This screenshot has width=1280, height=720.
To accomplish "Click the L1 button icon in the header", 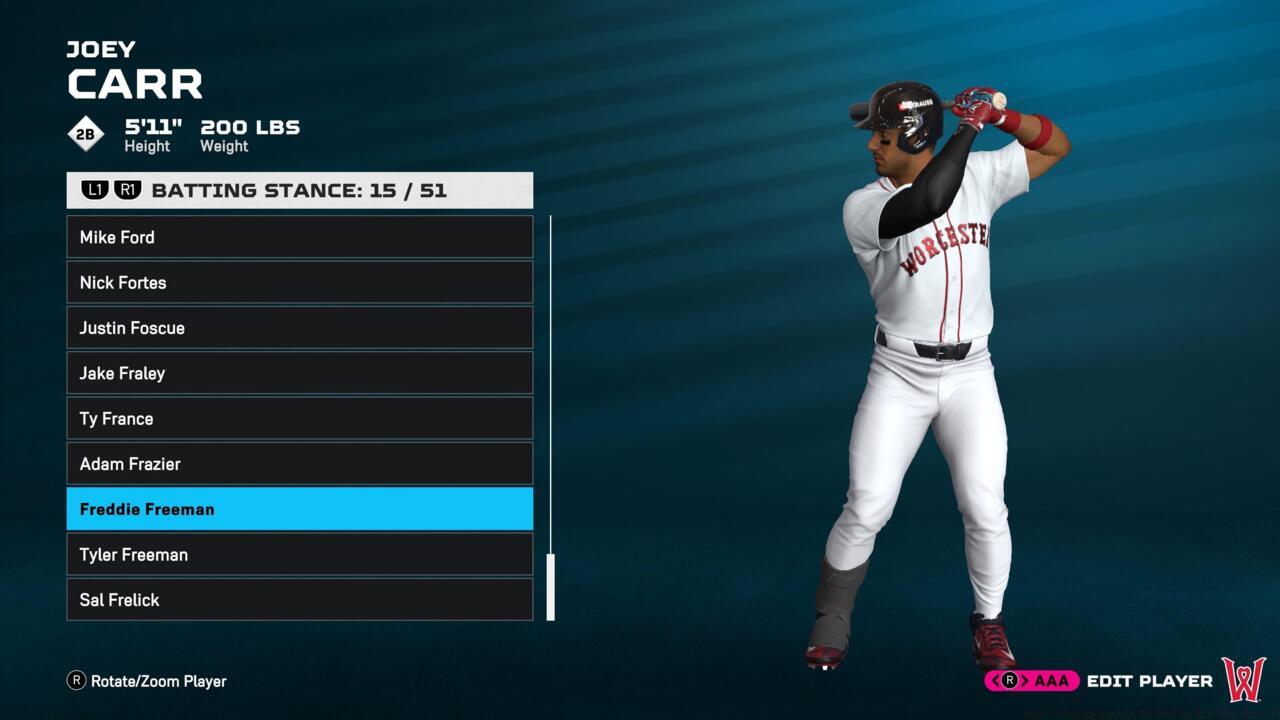I will tap(95, 189).
